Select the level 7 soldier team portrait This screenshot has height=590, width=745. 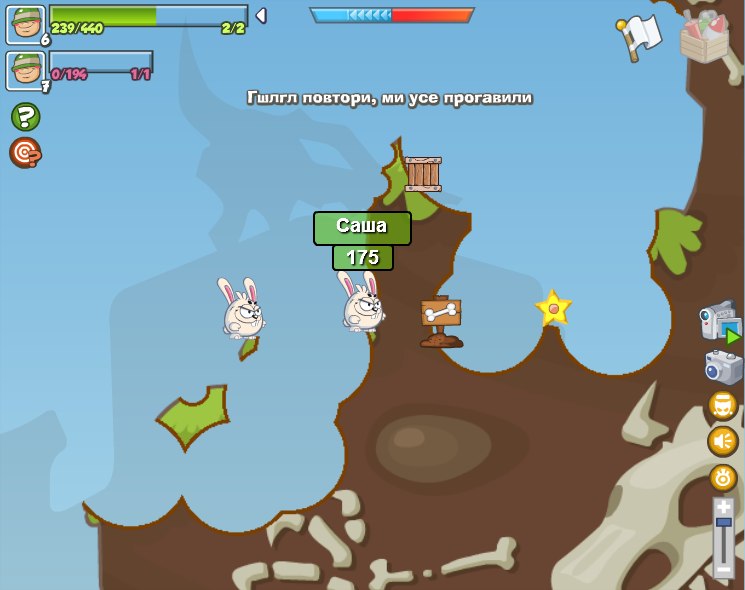[26, 71]
